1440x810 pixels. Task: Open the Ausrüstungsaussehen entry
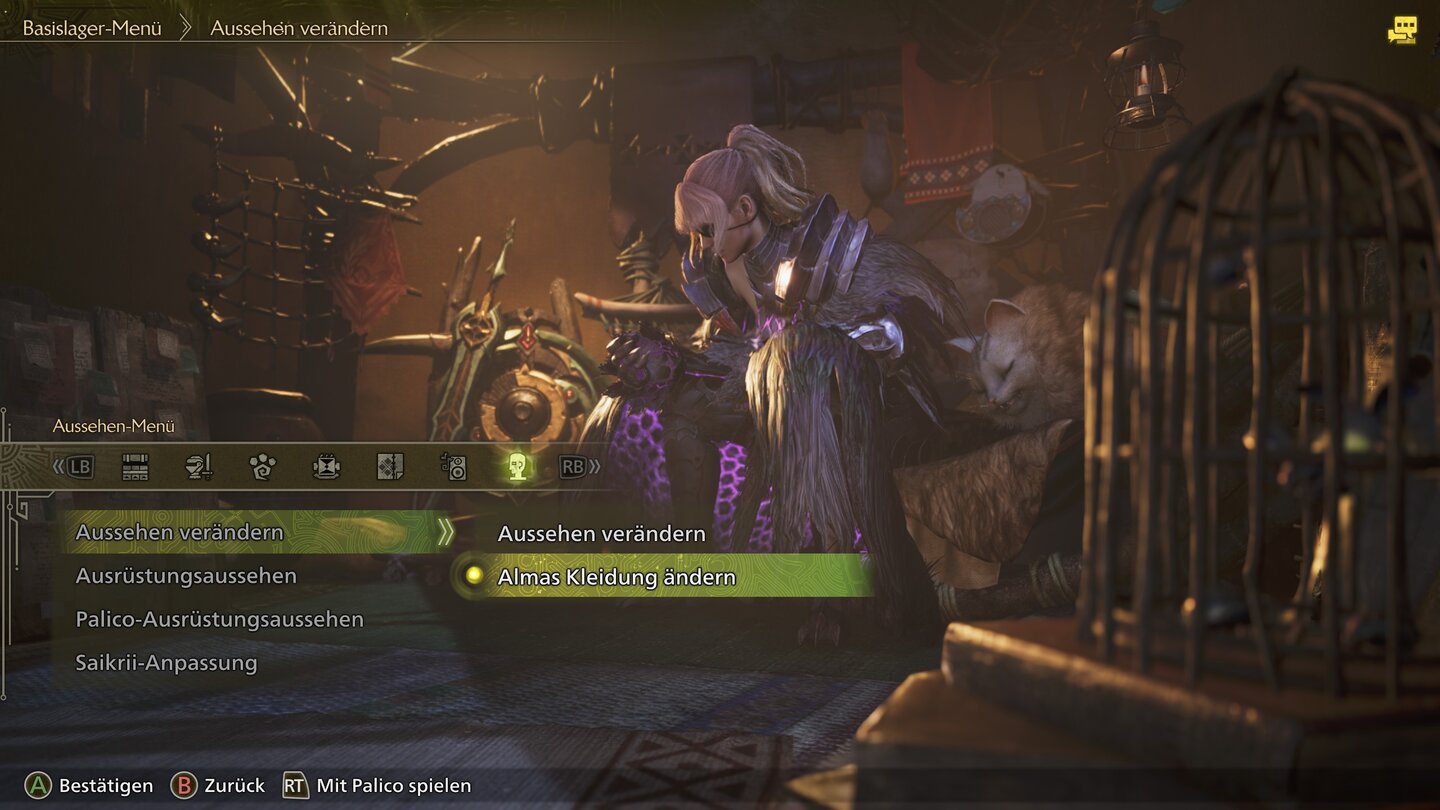click(186, 576)
